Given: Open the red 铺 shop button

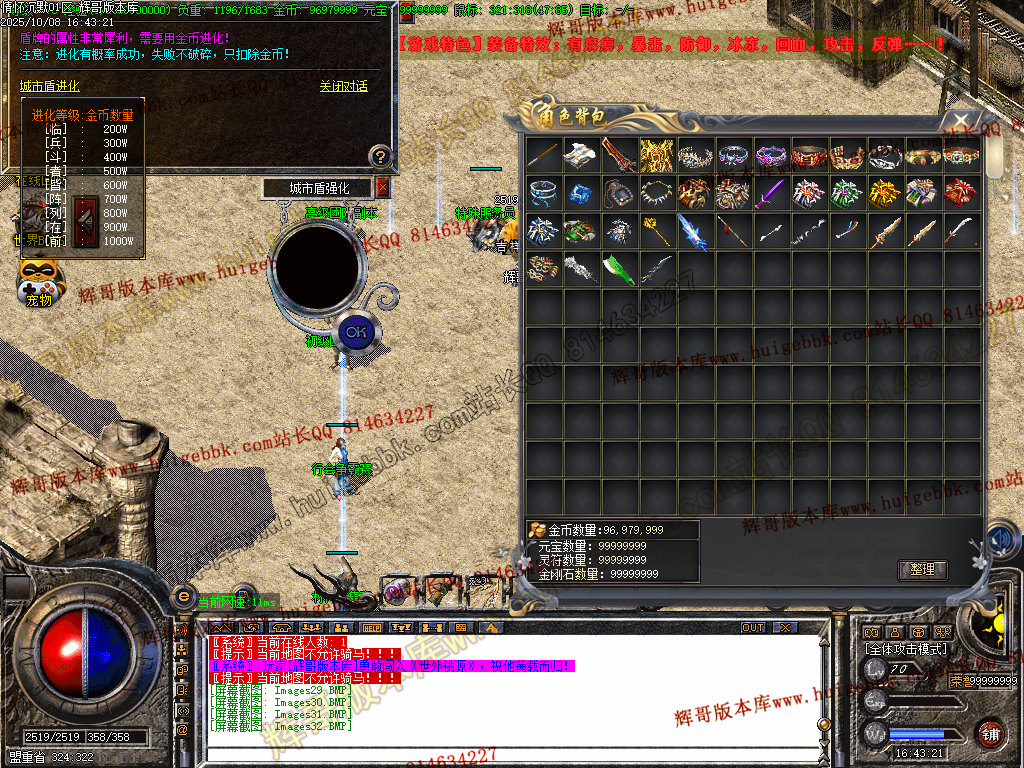Looking at the screenshot, I should (990, 732).
